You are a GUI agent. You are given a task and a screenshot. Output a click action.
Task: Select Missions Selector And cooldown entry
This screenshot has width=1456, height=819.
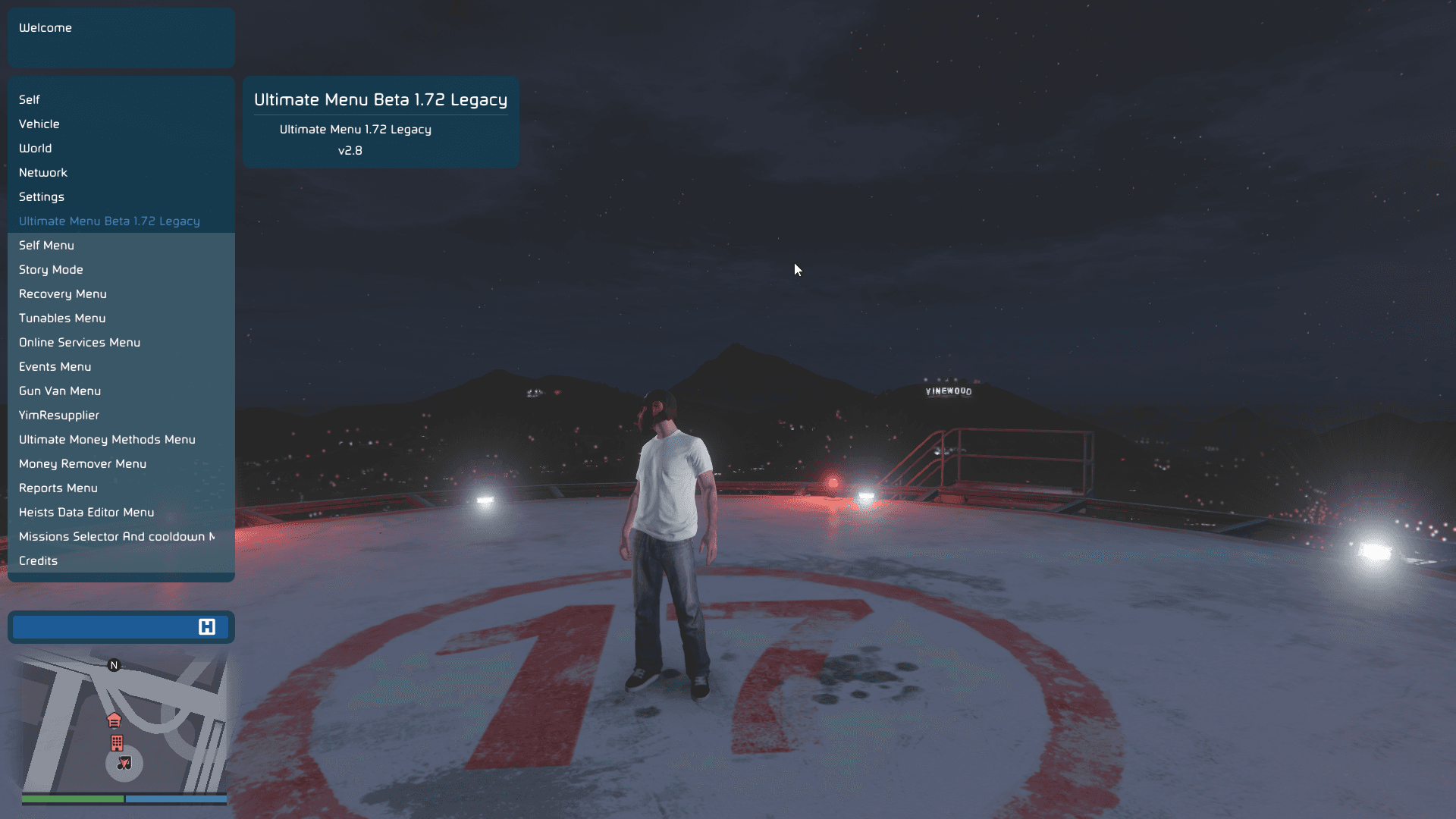click(x=117, y=536)
